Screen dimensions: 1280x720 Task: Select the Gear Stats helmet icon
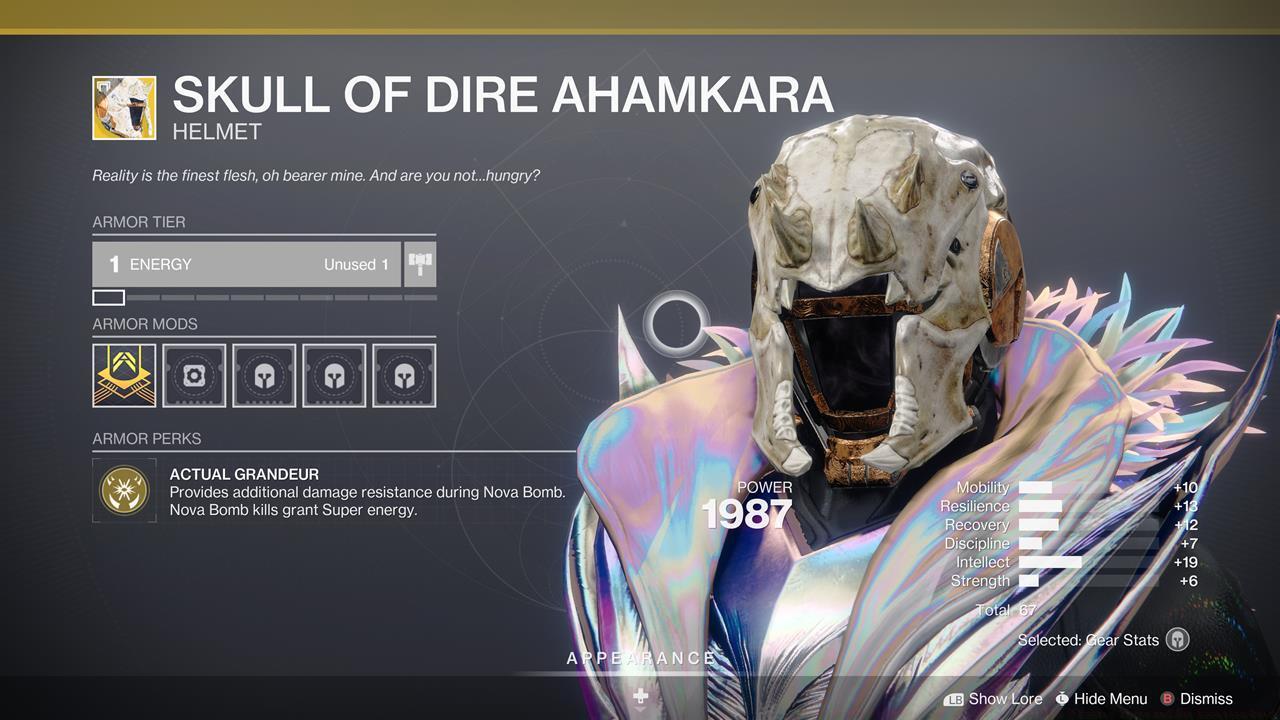pyautogui.click(x=1177, y=640)
